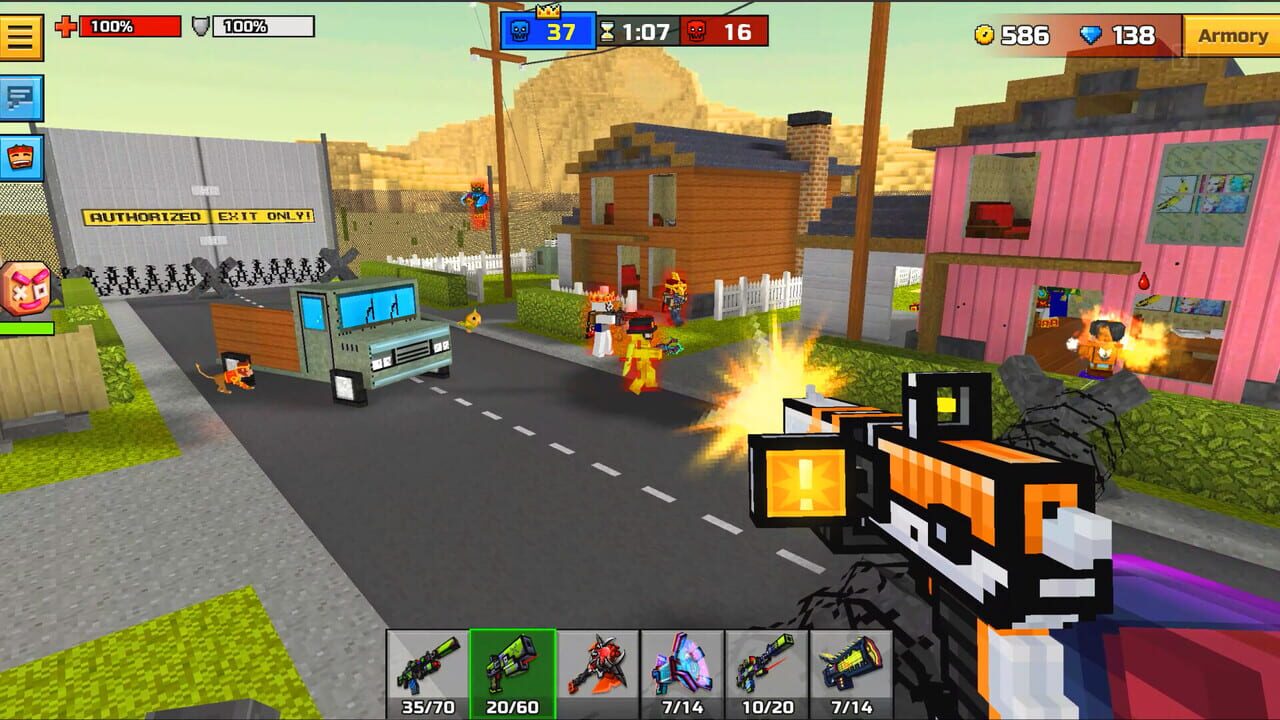Screen dimensions: 1280x720
Task: Click the killed enemy avatar portrait
Action: tap(22, 290)
